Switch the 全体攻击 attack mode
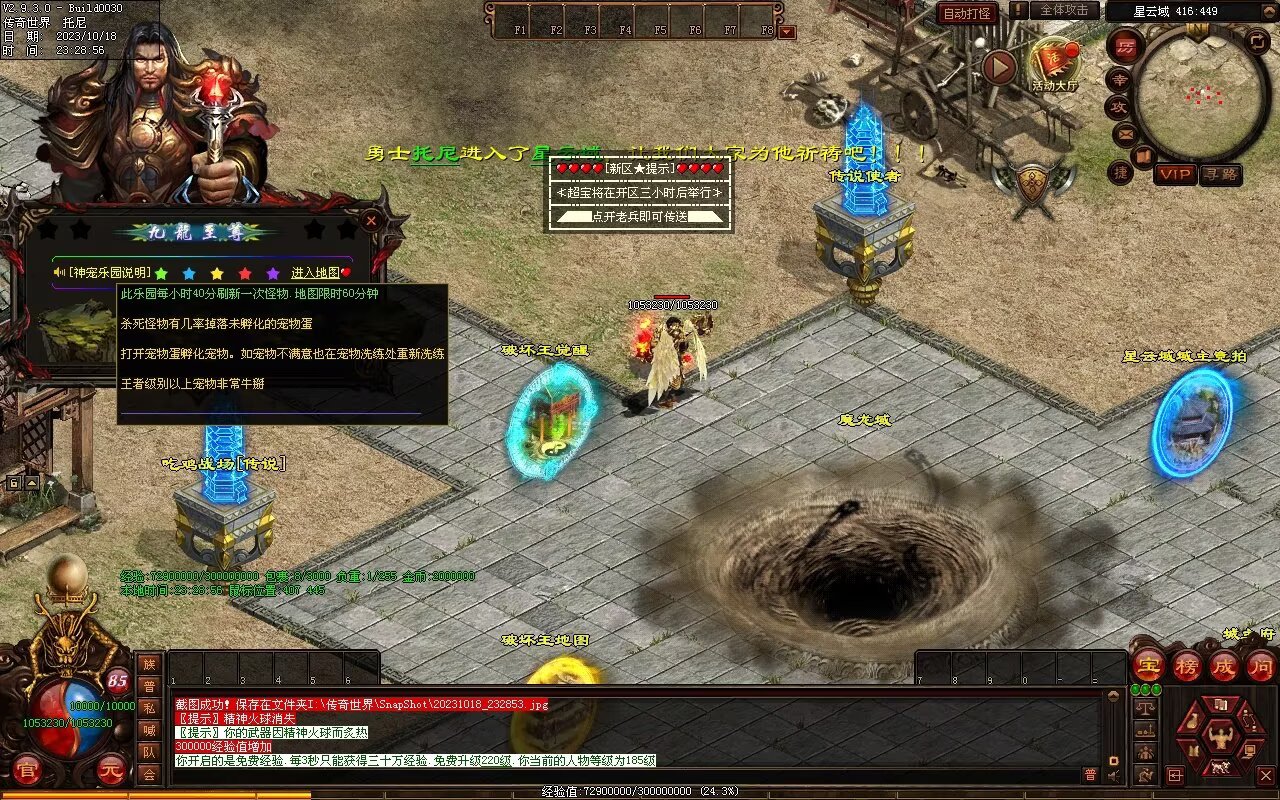This screenshot has width=1280, height=800. pos(1064,10)
